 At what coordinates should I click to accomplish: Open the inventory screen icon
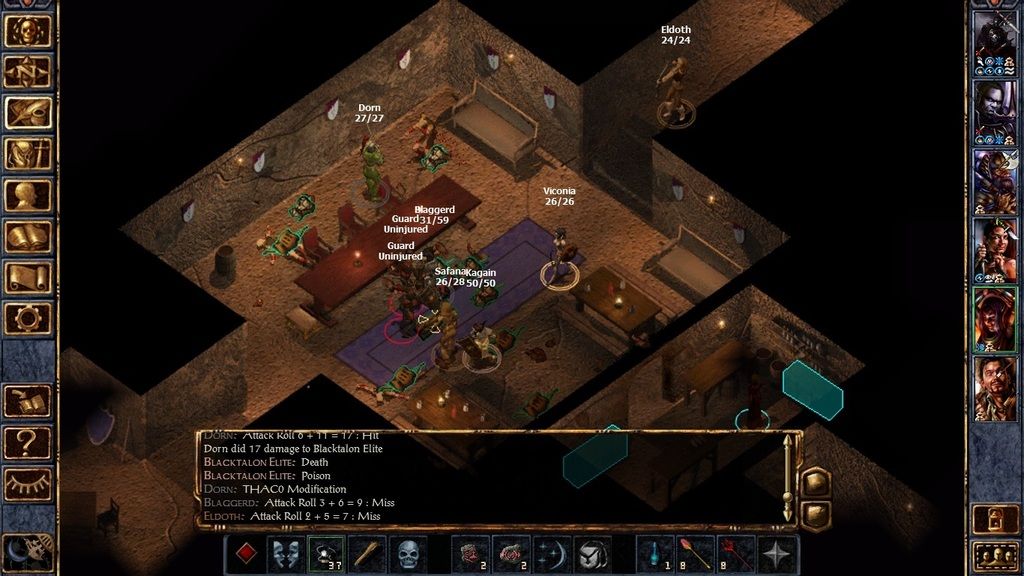click(x=28, y=154)
